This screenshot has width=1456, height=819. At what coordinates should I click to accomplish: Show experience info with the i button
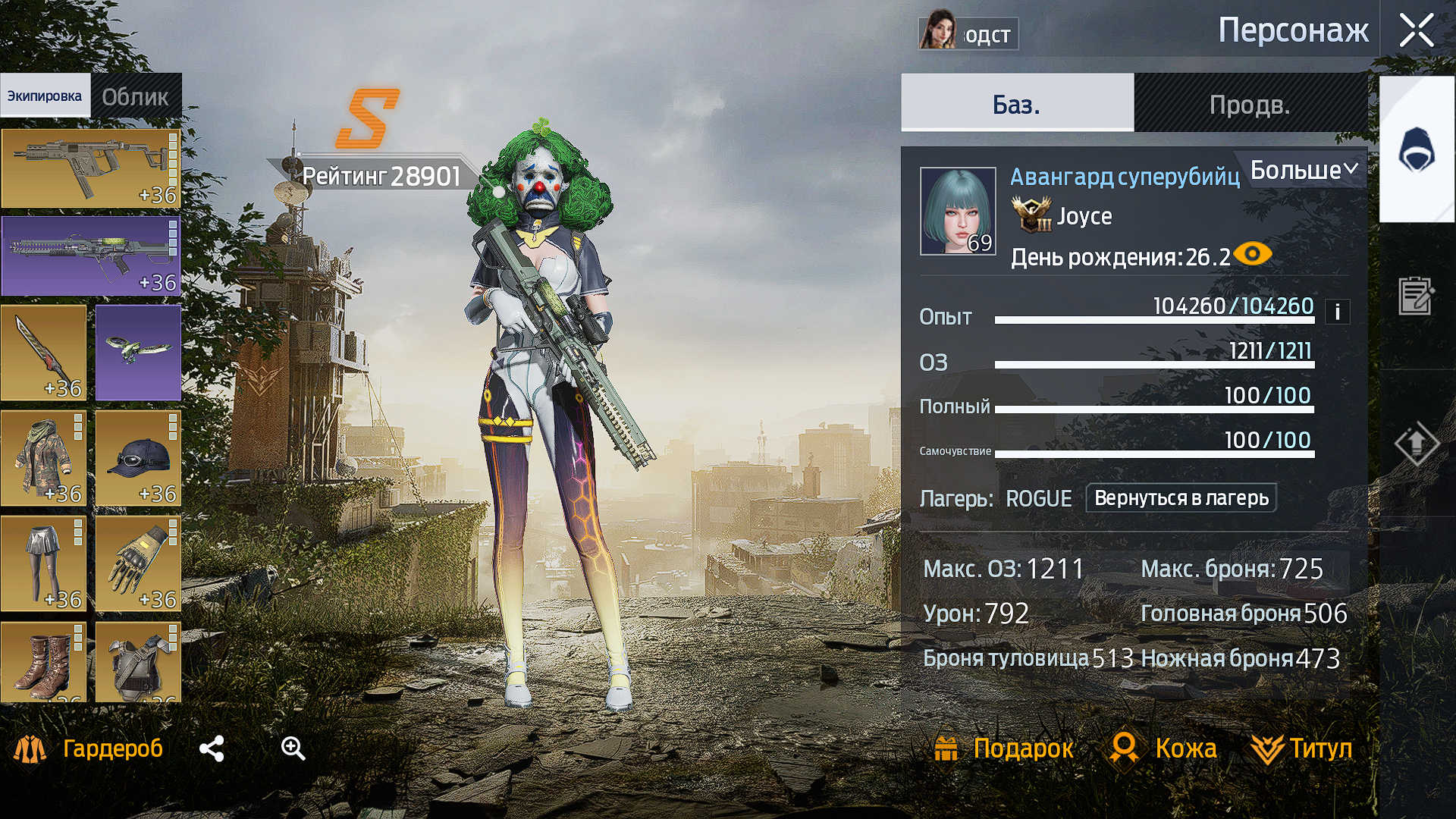[1337, 312]
